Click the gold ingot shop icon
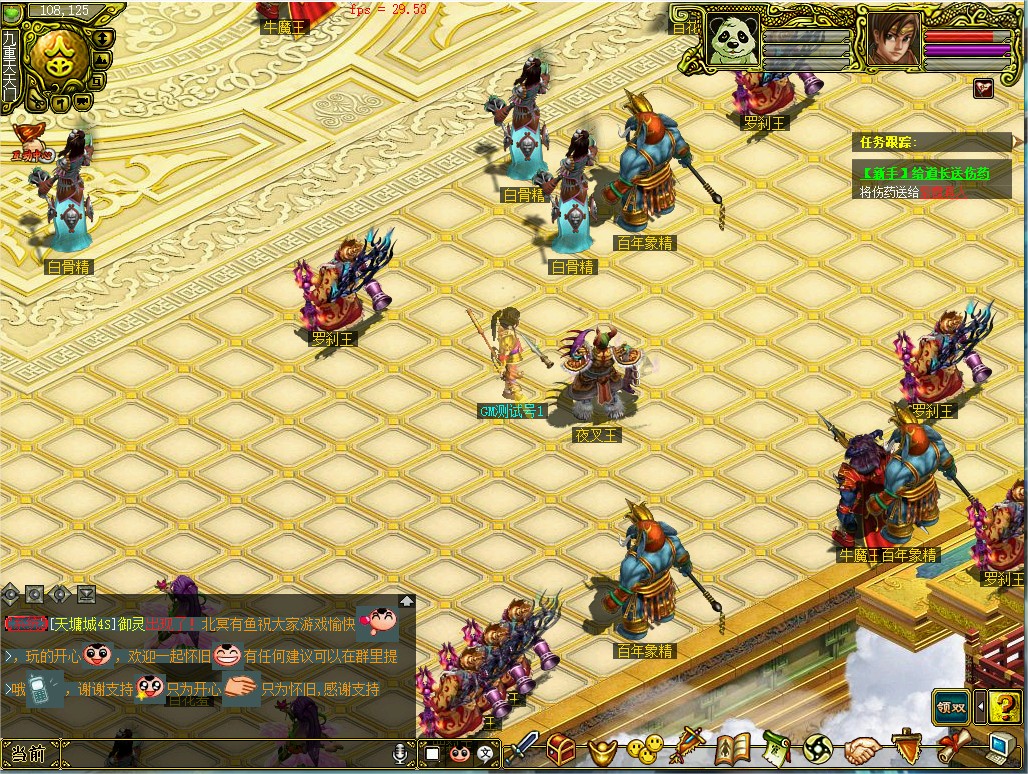Screen dimensions: 1028x774 click(x=601, y=749)
